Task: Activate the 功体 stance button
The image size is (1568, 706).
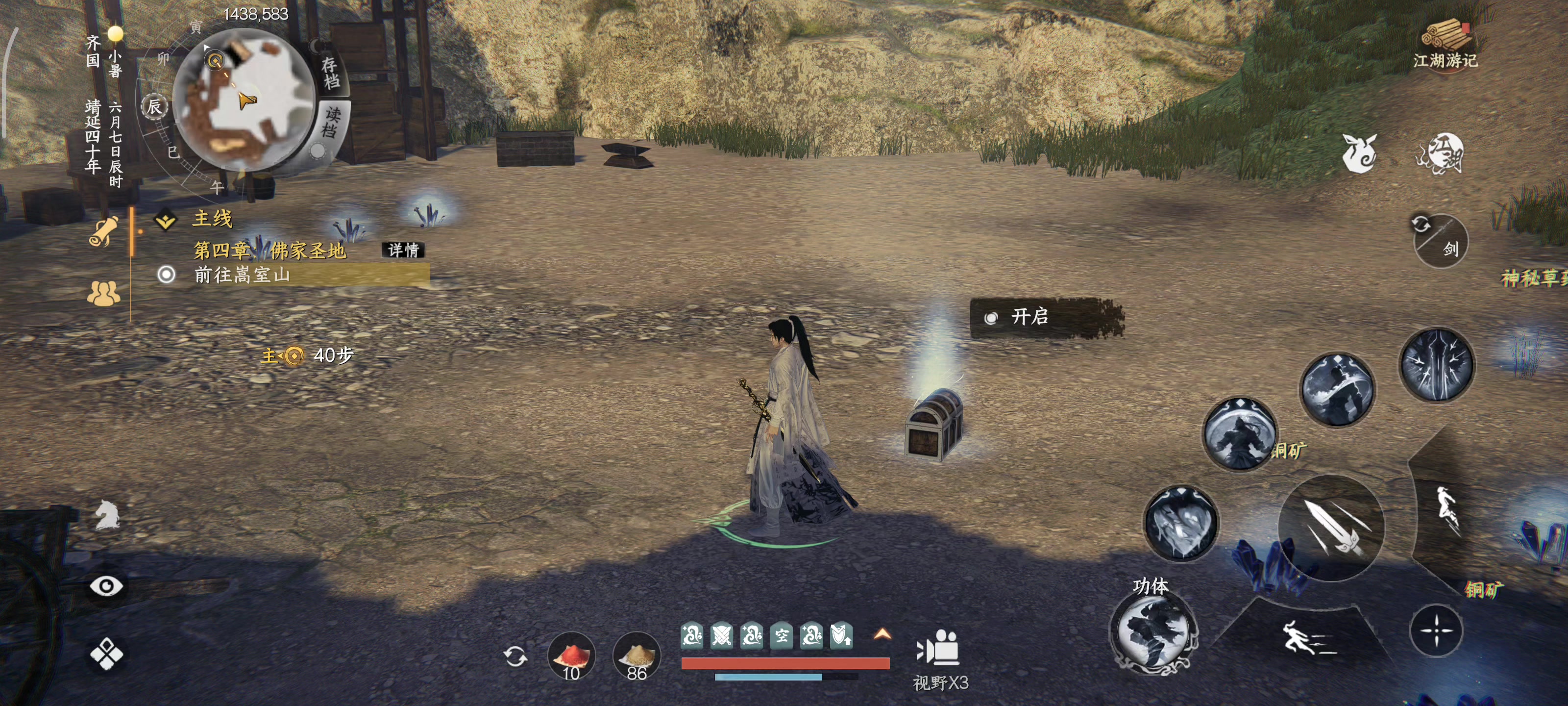Action: (1153, 631)
